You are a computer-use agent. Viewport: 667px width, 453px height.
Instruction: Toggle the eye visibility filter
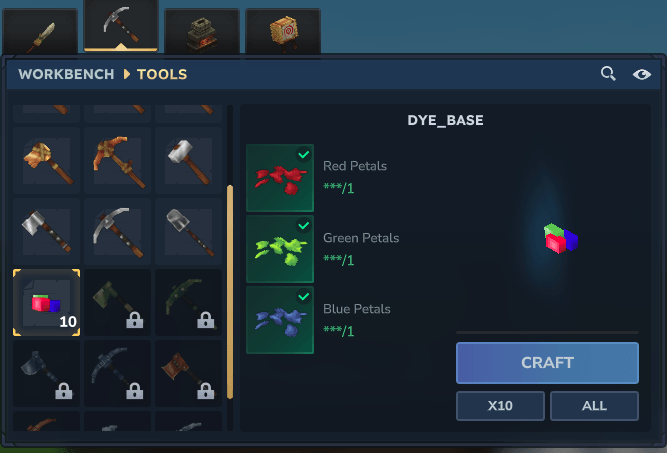tap(642, 74)
